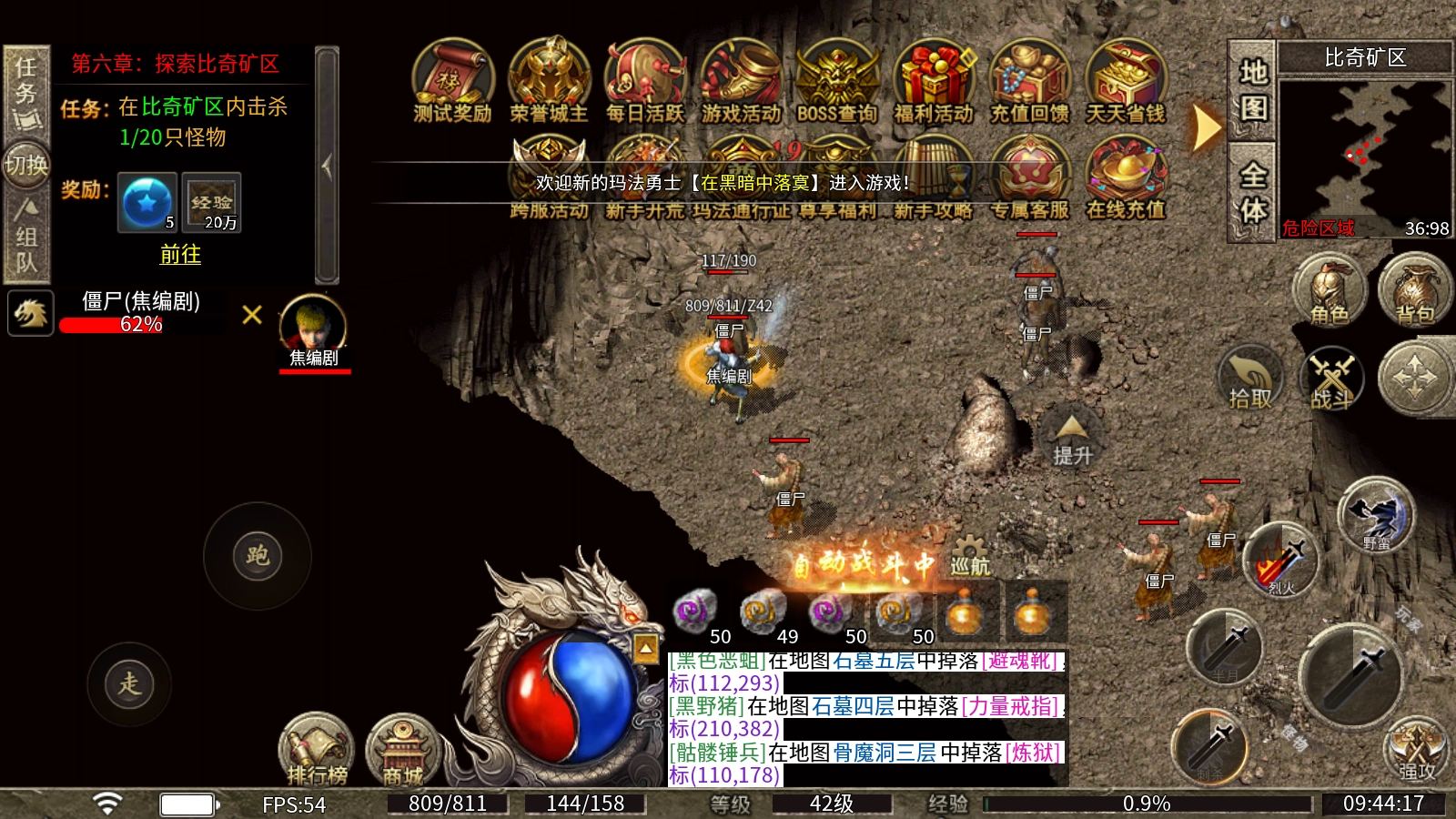Open the 福利活动 gift box icon

click(934, 80)
